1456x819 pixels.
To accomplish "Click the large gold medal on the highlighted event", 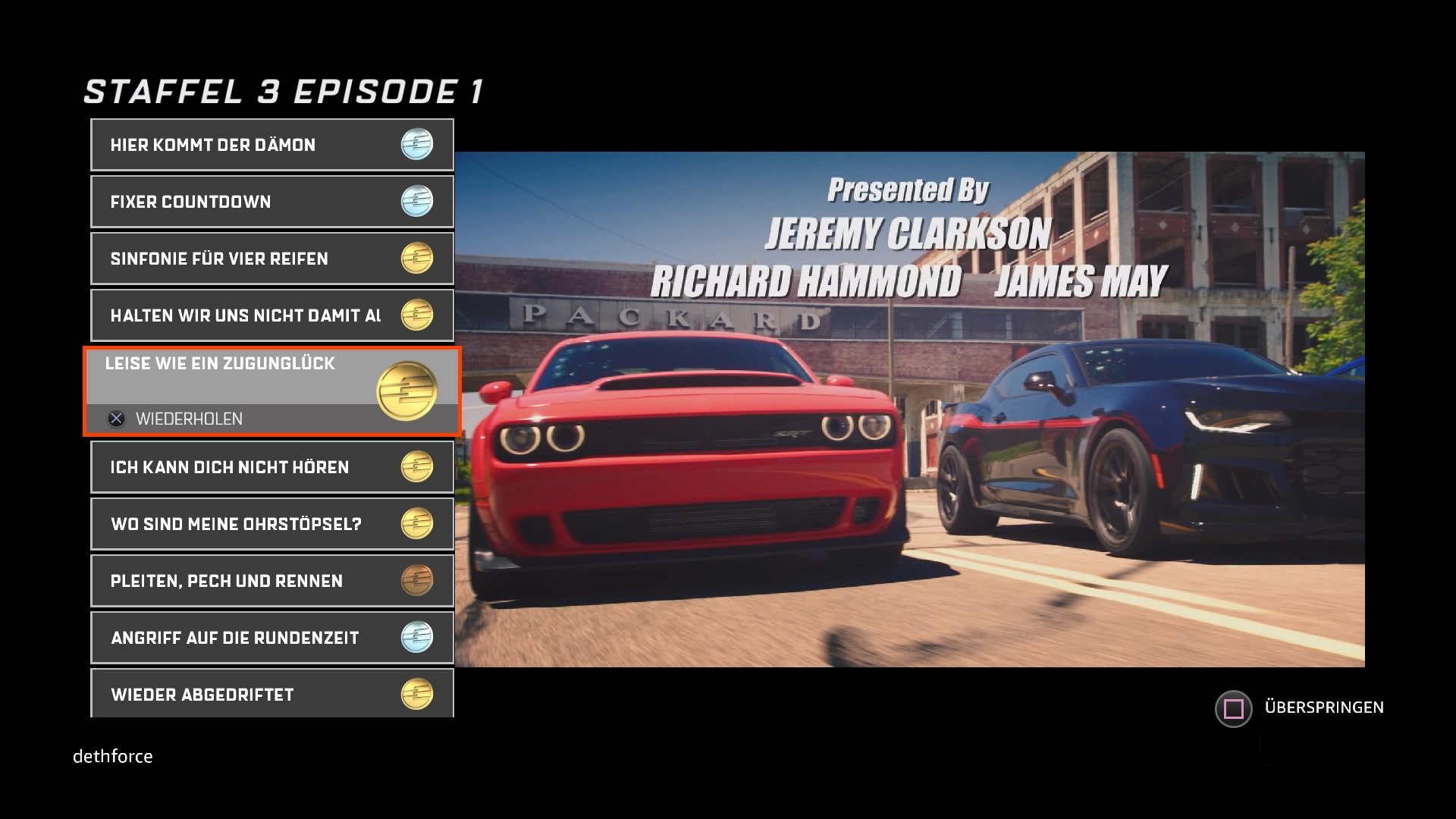I will [x=408, y=391].
